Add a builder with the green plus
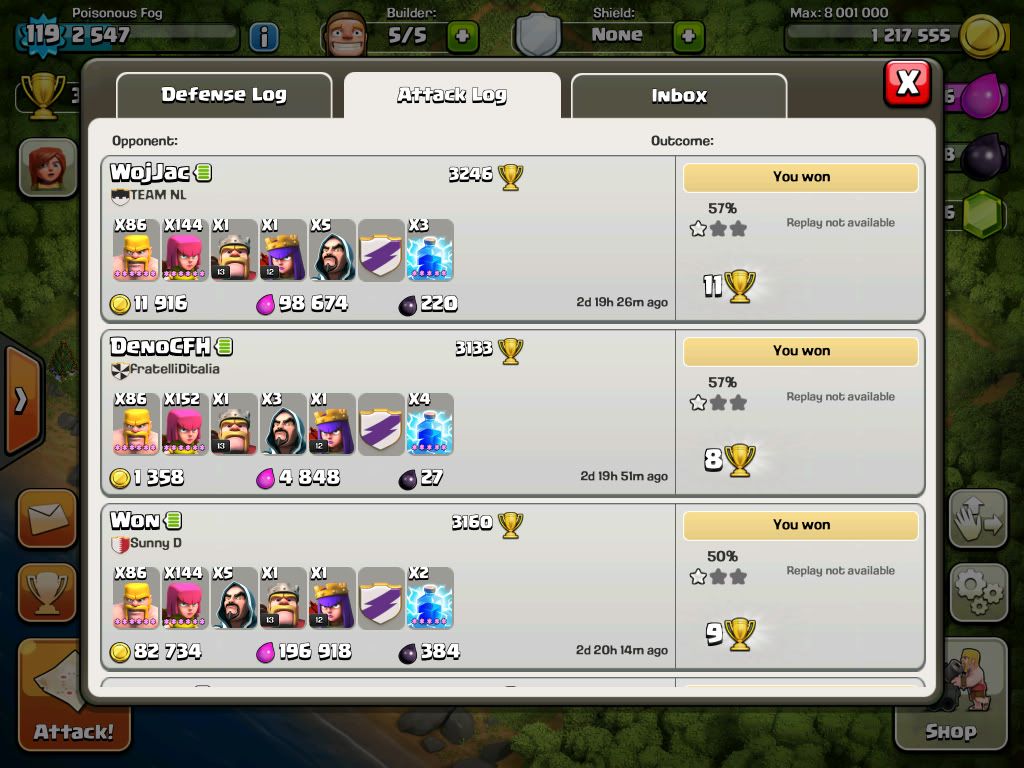The width and height of the screenshot is (1024, 768). (x=462, y=38)
